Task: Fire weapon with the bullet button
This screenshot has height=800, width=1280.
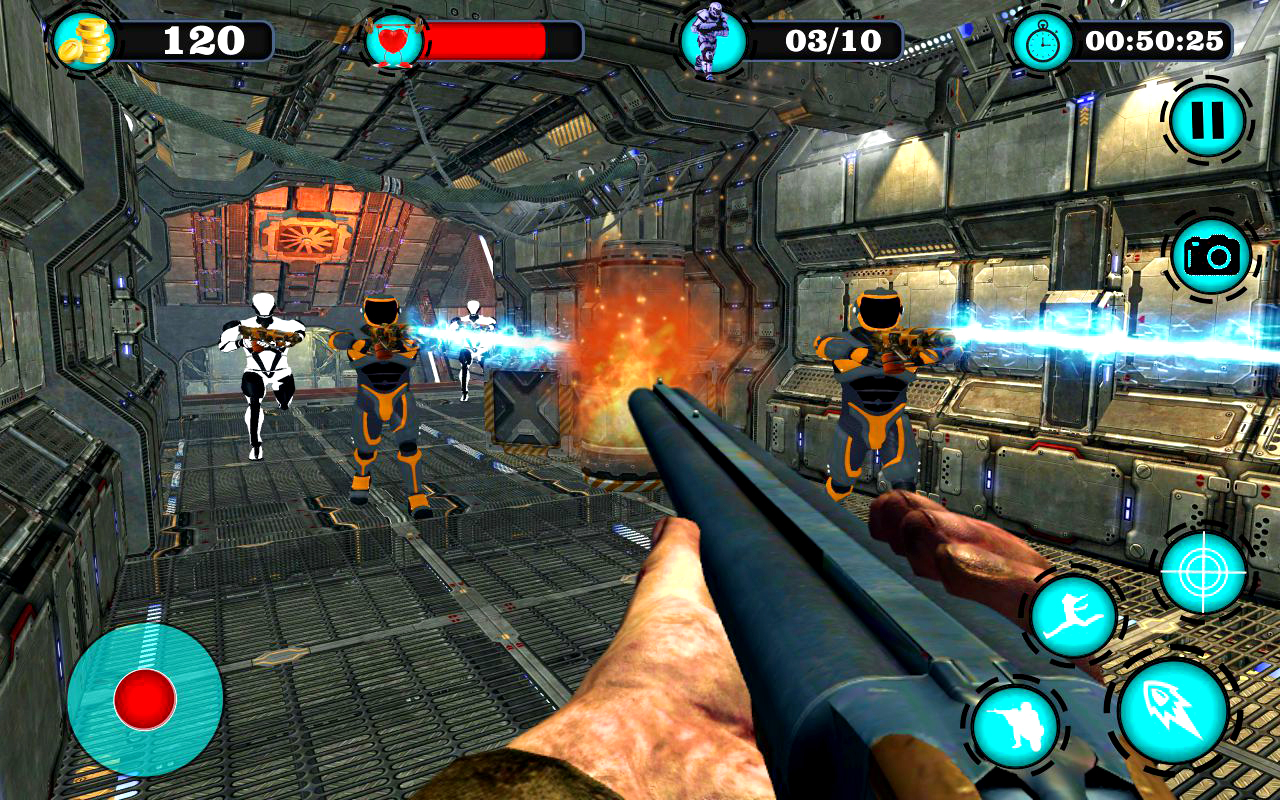Action: click(1173, 711)
